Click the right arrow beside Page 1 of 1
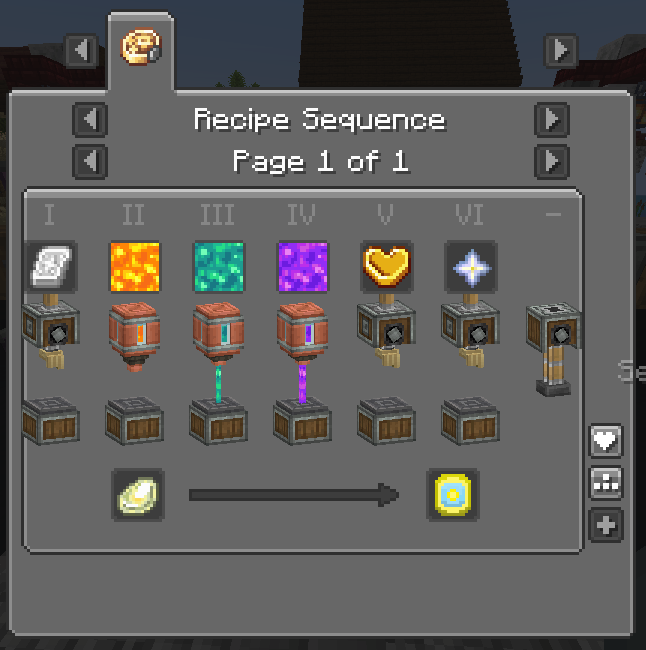 pos(552,161)
